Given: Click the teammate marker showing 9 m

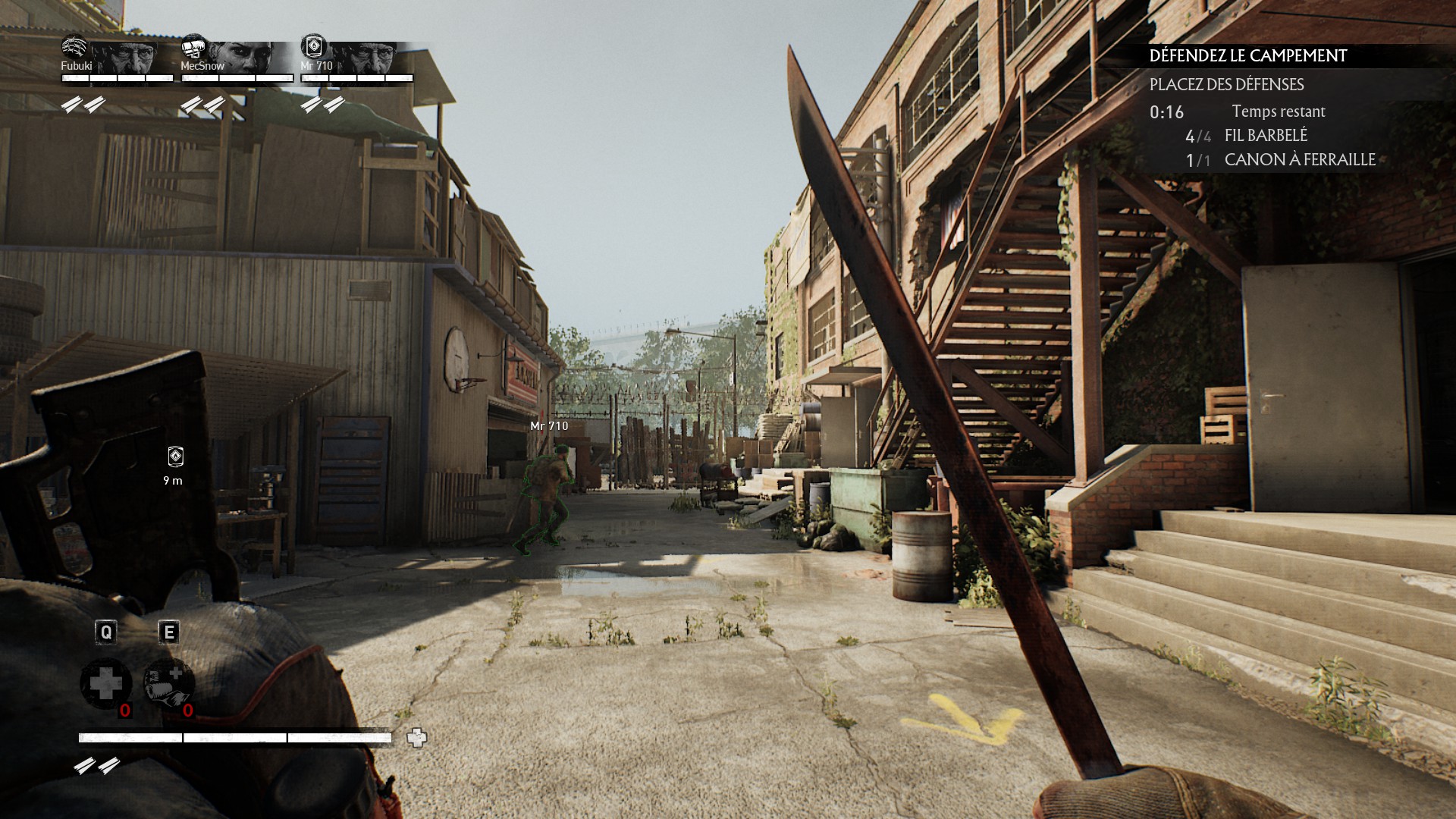Looking at the screenshot, I should [175, 457].
